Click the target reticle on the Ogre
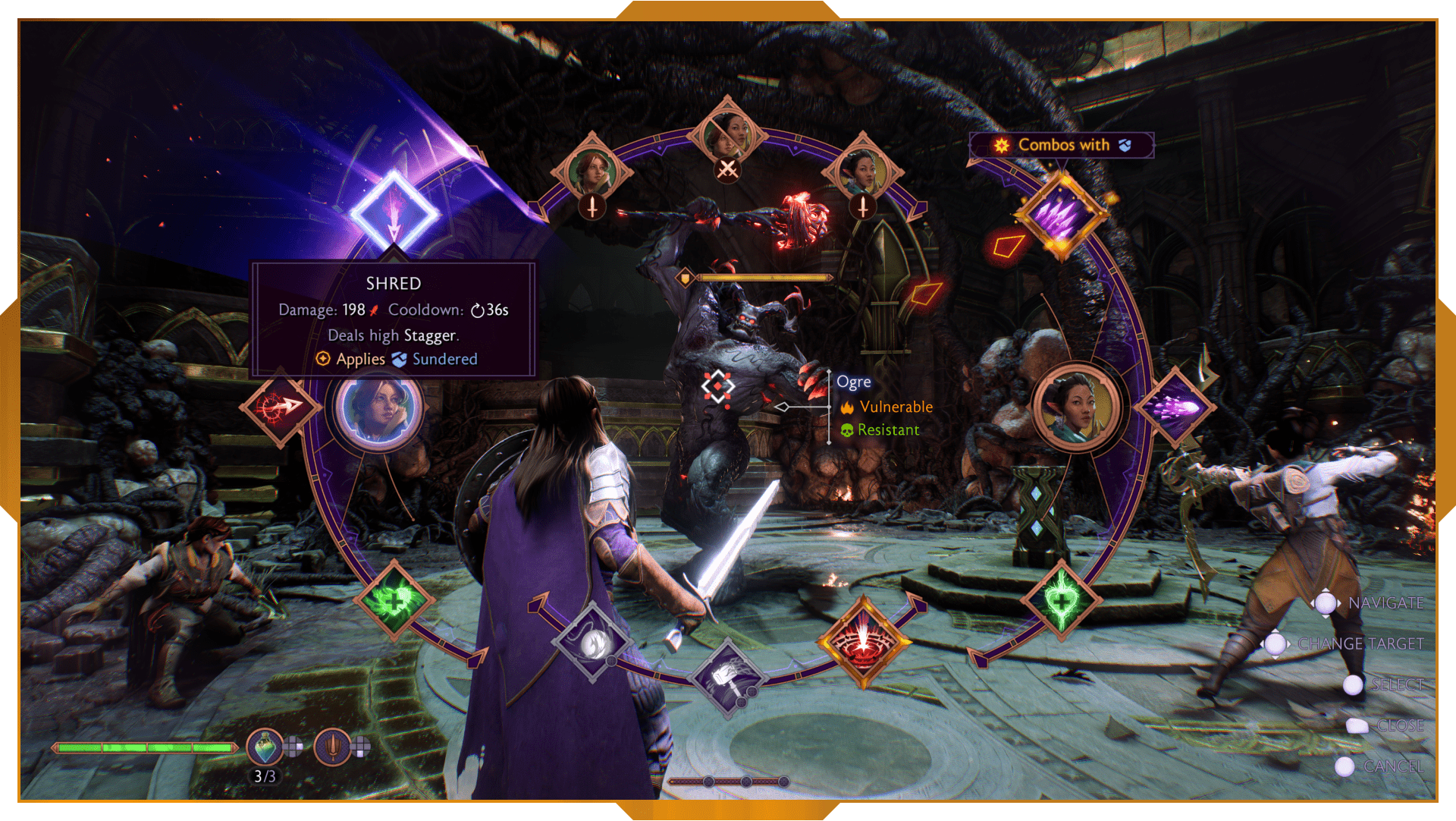1456x821 pixels. pos(717,386)
